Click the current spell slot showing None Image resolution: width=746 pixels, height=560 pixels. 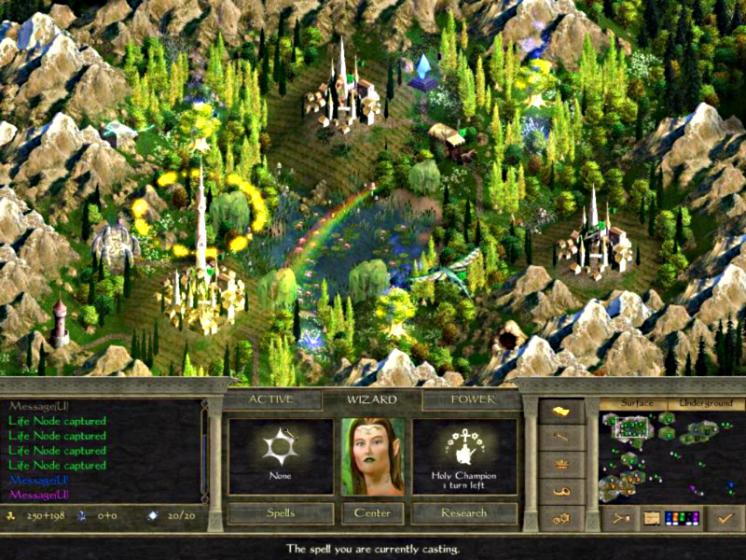coord(280,456)
